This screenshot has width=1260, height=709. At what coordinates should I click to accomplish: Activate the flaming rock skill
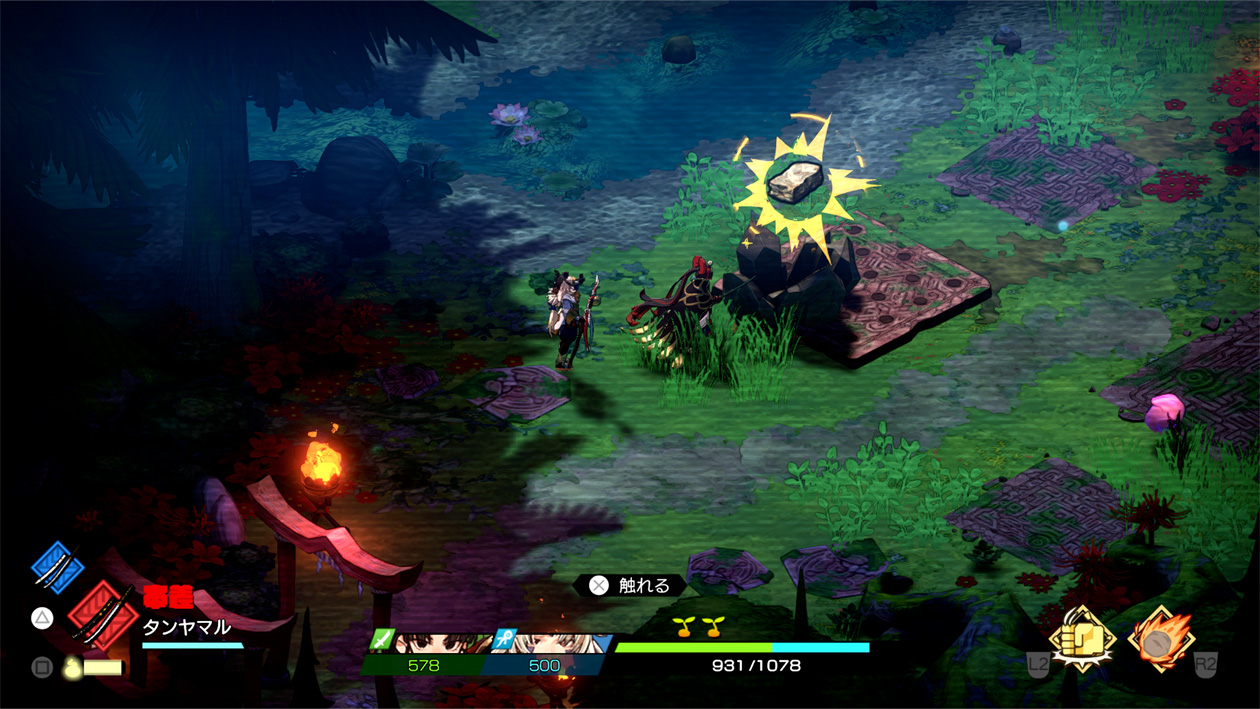1160,639
